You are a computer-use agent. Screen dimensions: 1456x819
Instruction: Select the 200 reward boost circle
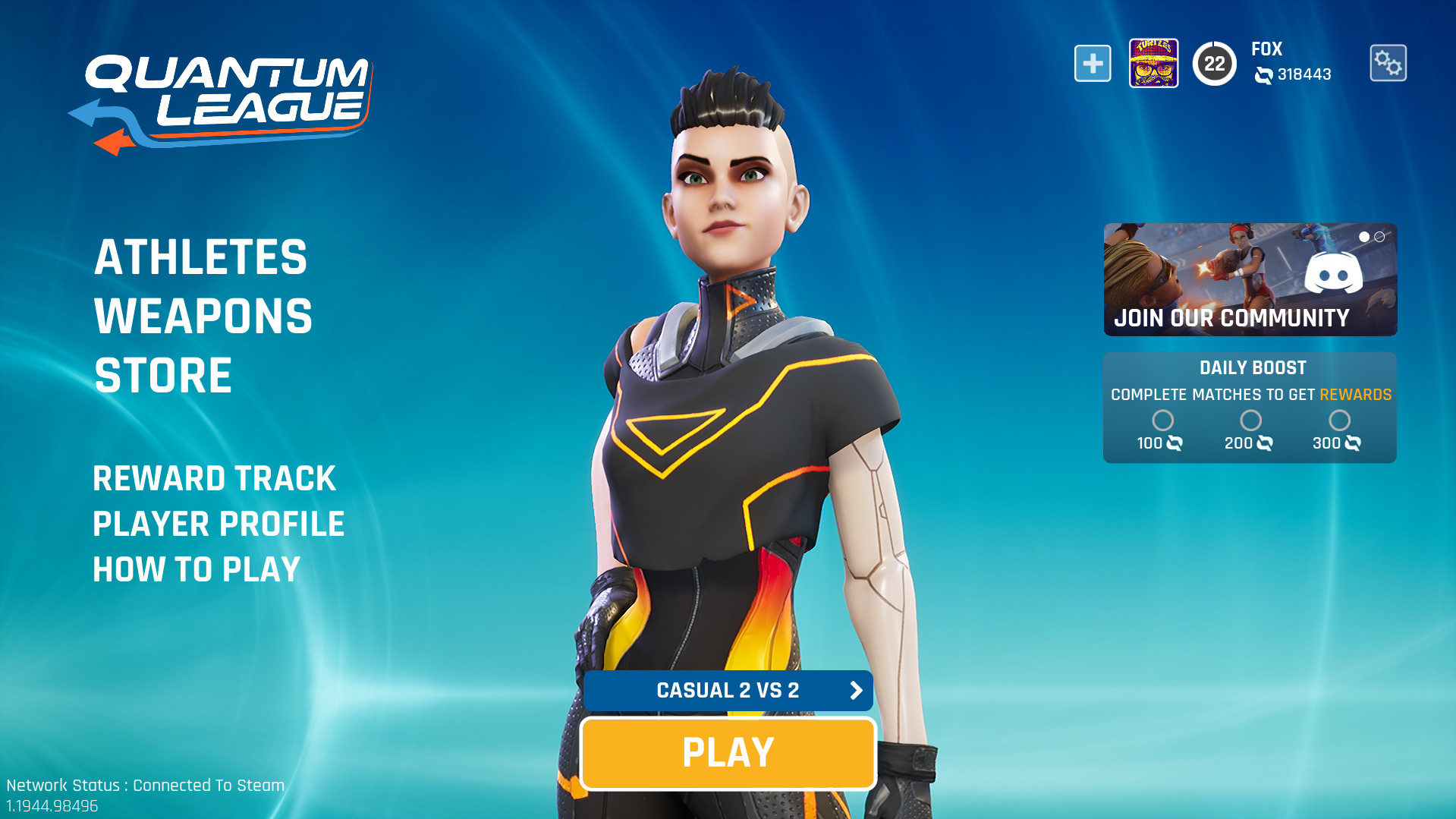coord(1250,421)
